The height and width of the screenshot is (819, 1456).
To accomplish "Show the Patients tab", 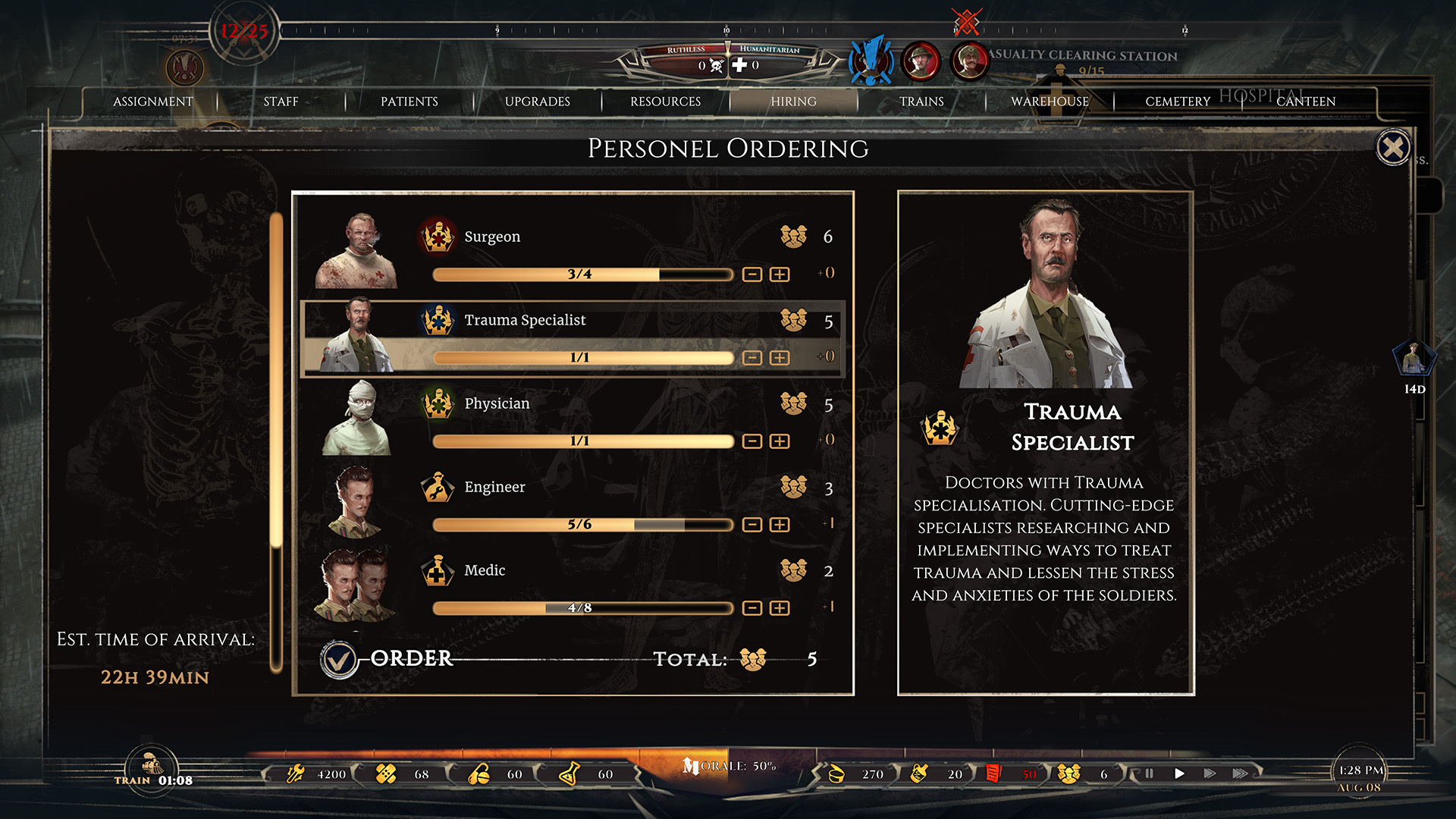I will tap(409, 102).
